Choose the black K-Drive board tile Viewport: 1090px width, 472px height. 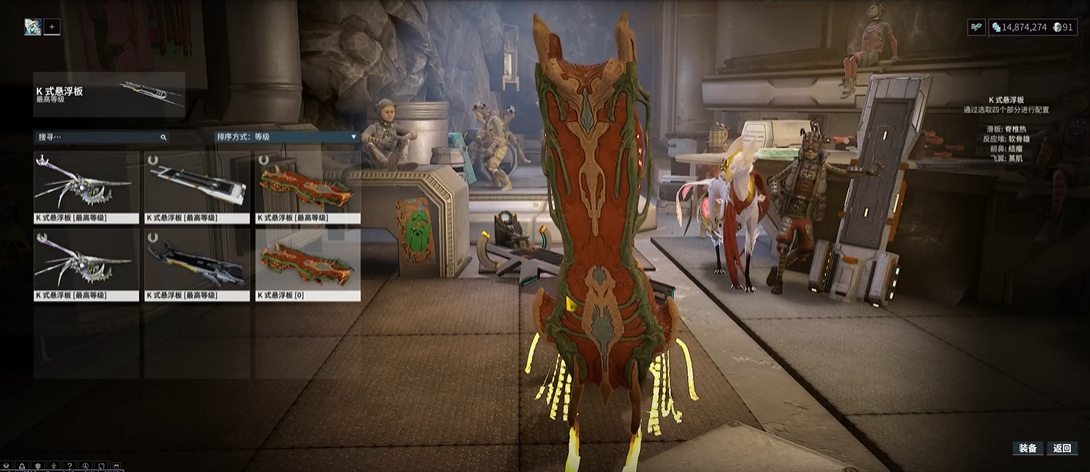pyautogui.click(x=197, y=264)
